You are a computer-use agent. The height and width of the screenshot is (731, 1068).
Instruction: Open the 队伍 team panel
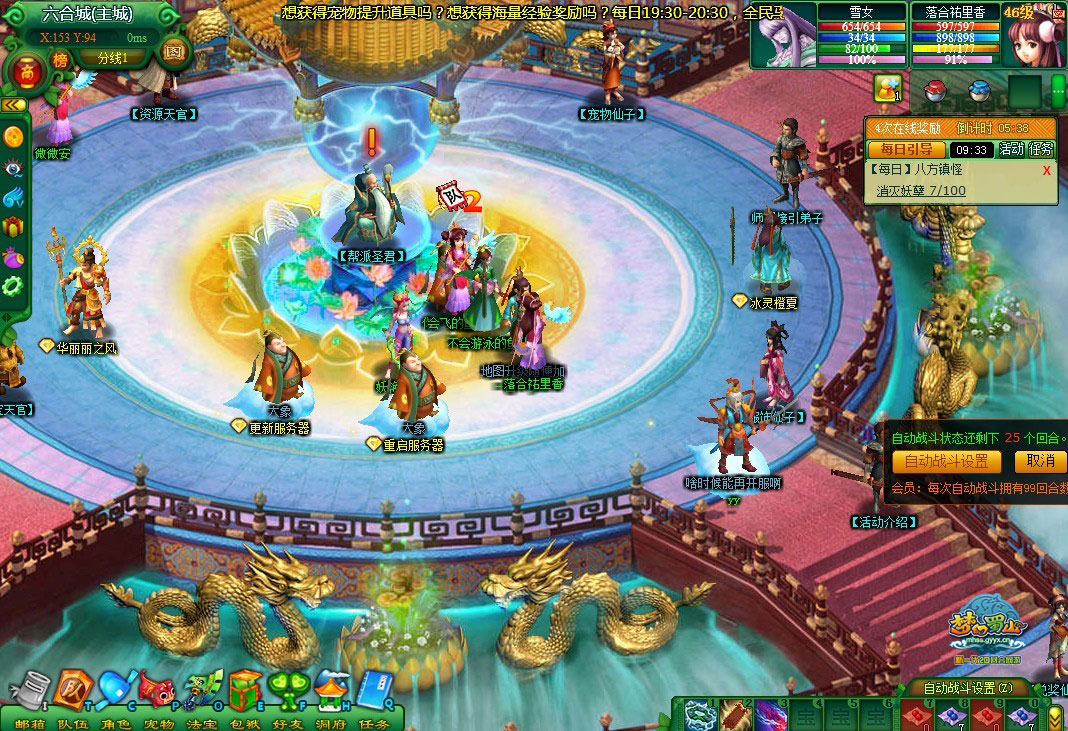tap(73, 688)
